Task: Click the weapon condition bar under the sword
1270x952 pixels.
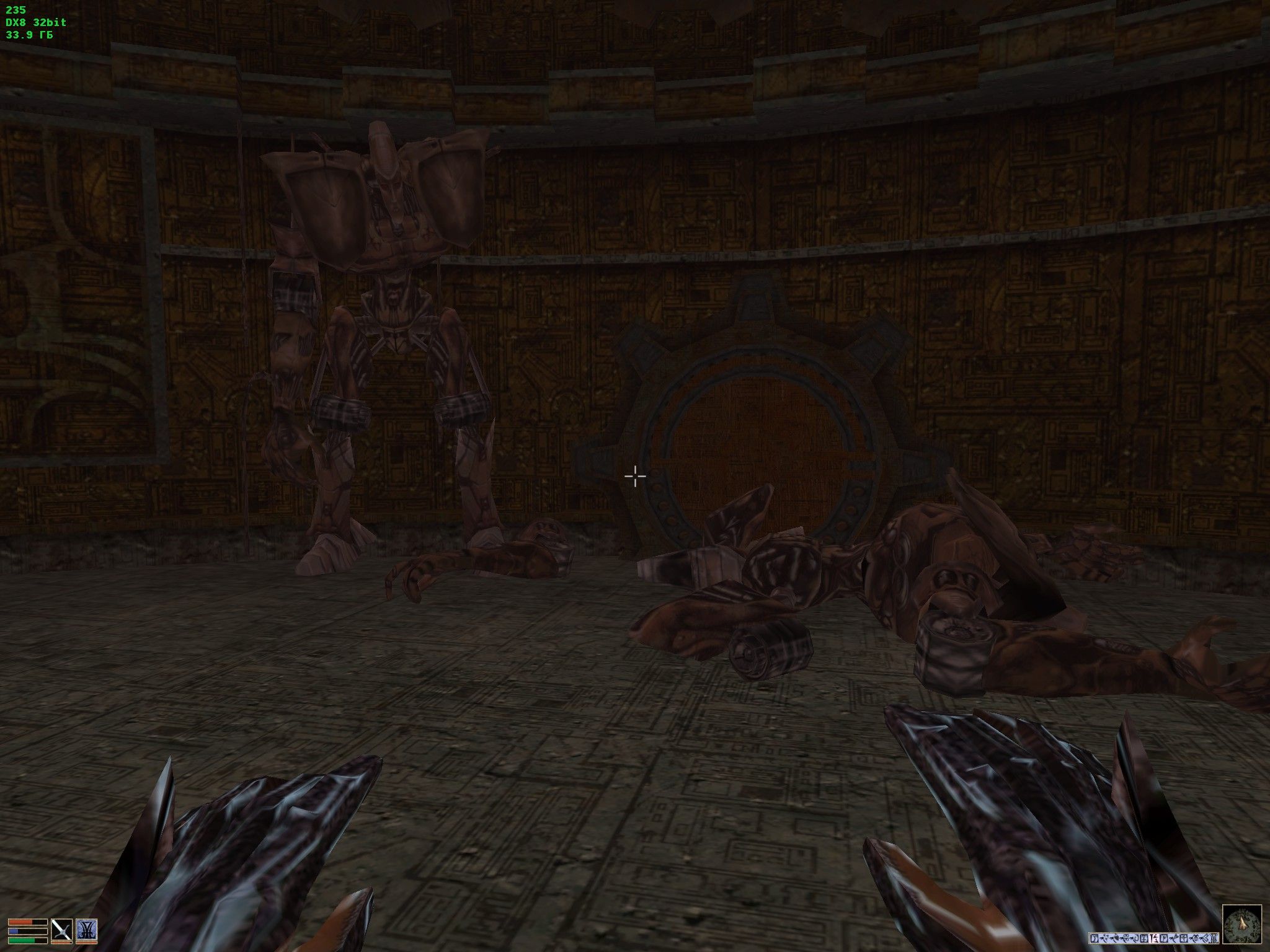Action: tap(61, 943)
